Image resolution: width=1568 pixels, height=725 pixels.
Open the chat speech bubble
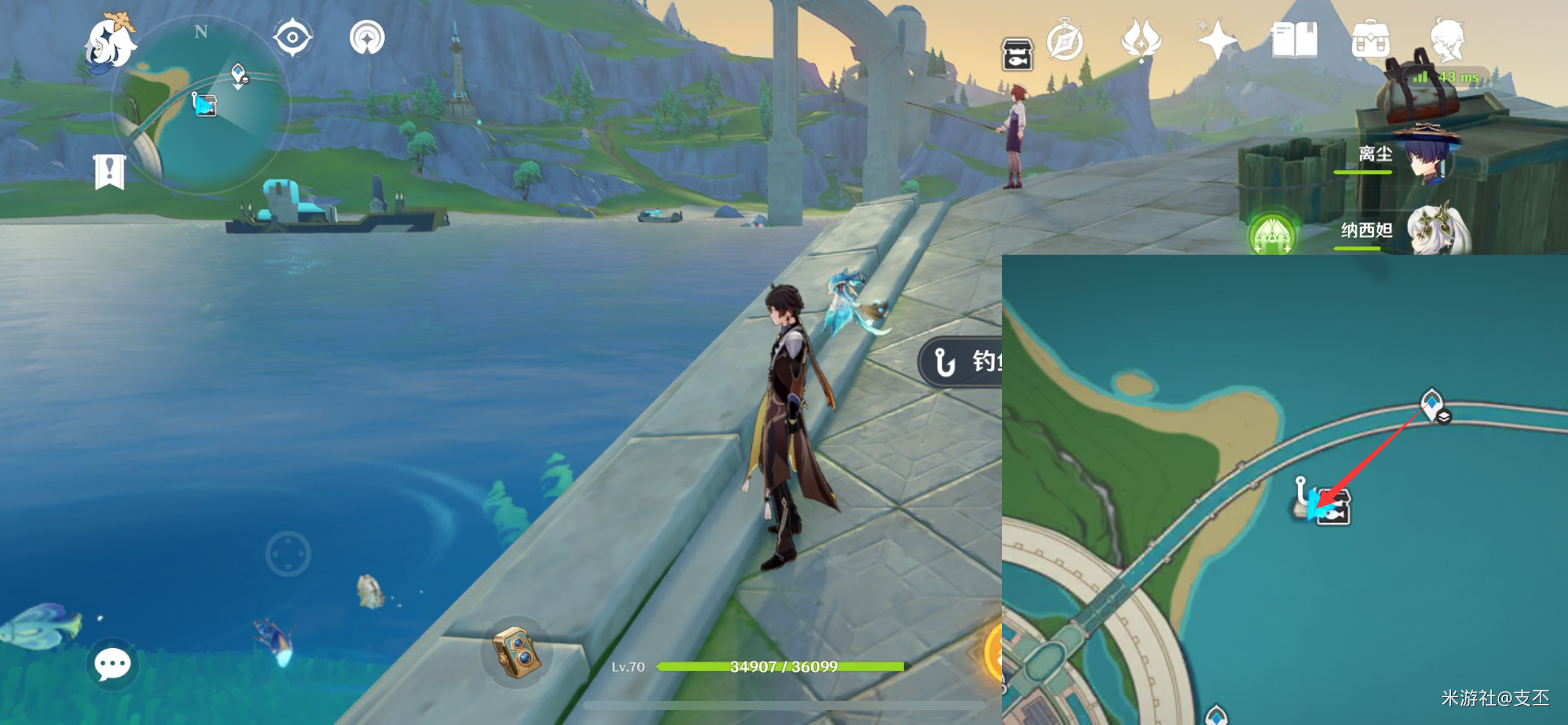pyautogui.click(x=112, y=664)
